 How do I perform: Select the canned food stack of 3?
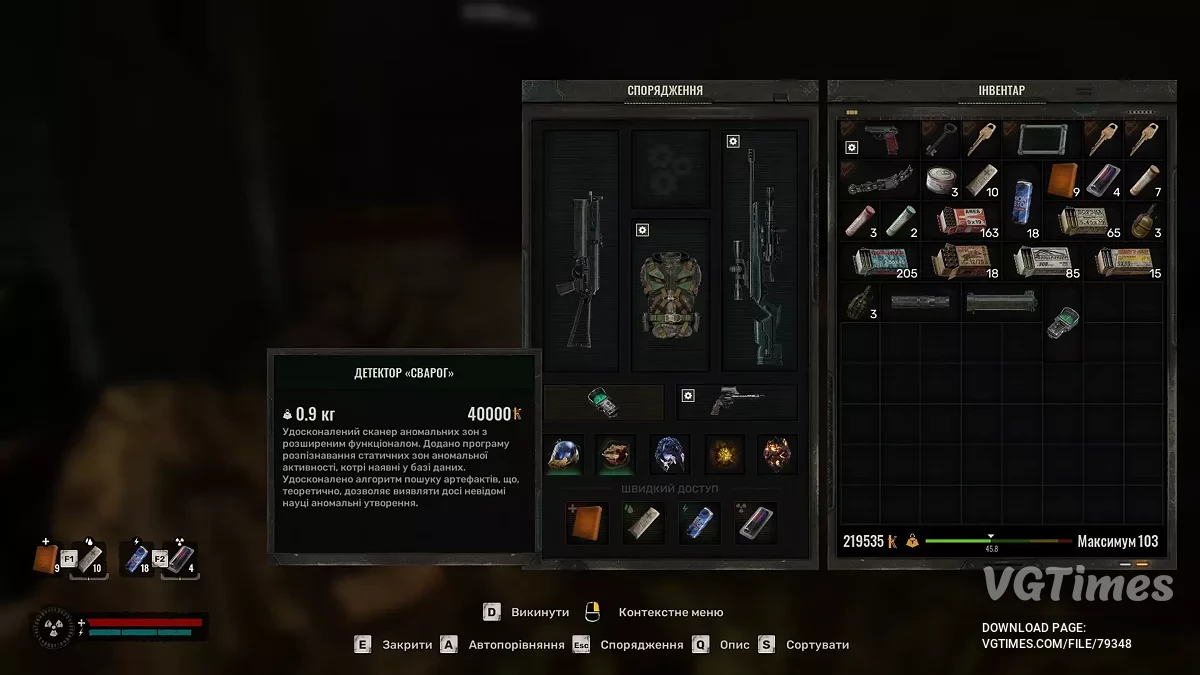(x=940, y=180)
